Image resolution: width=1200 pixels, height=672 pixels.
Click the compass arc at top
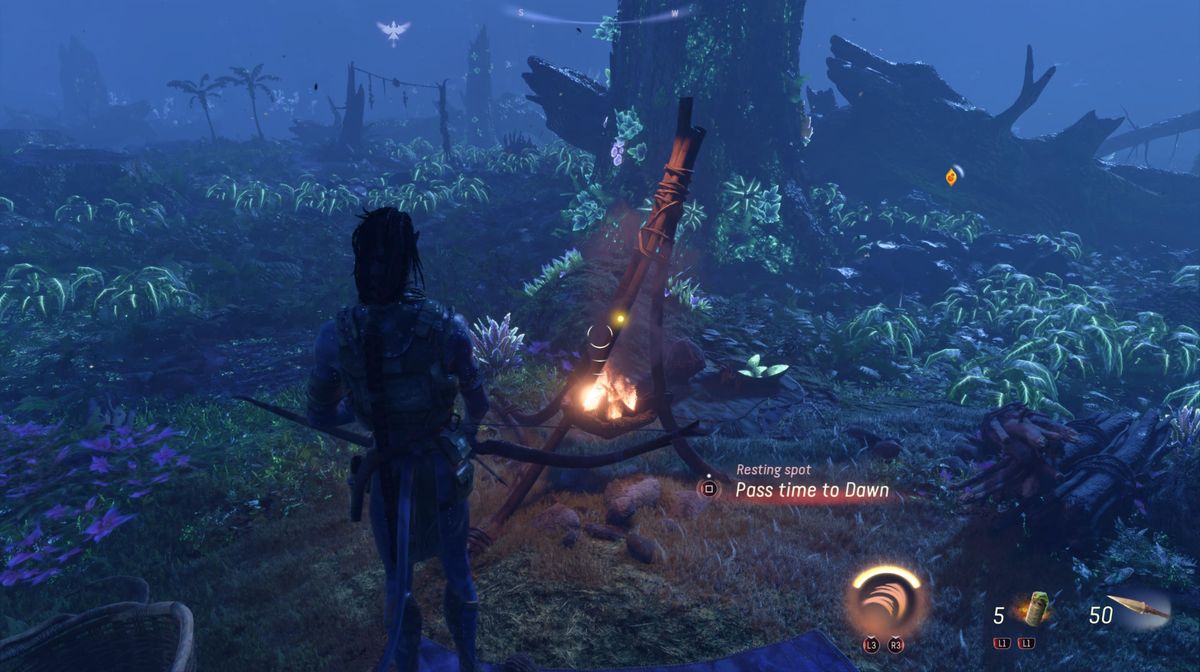(600, 14)
